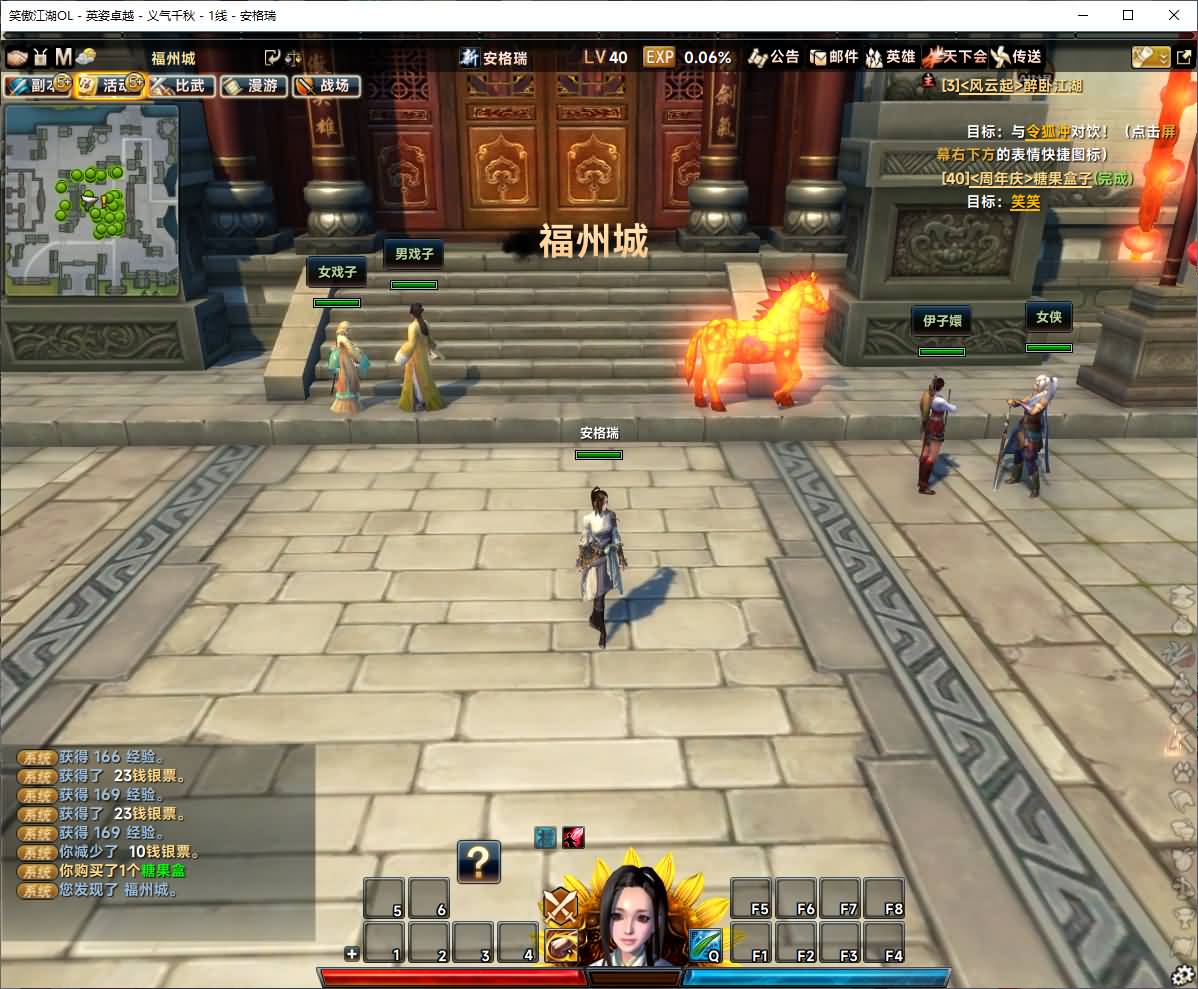Close the game window
The image size is (1198, 989).
[x=1174, y=15]
